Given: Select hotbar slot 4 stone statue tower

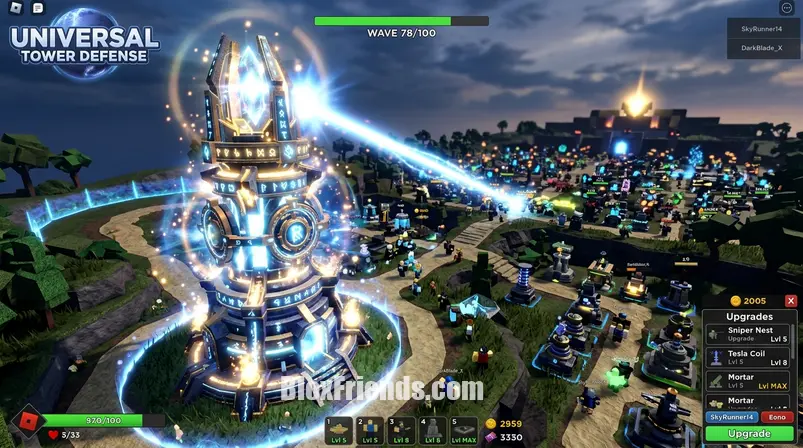Looking at the screenshot, I should [x=432, y=430].
